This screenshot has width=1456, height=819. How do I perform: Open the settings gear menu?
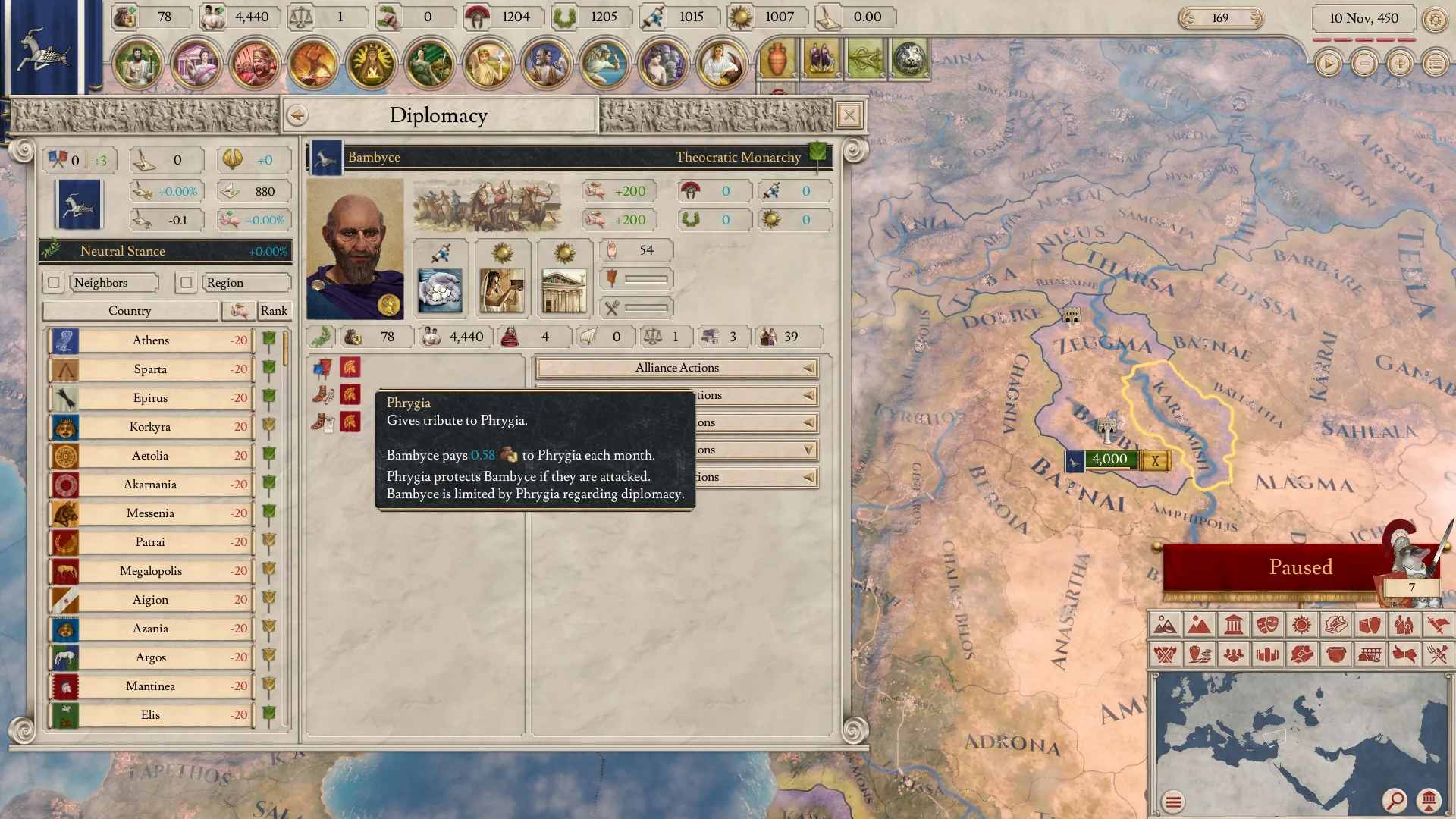pos(1435,19)
